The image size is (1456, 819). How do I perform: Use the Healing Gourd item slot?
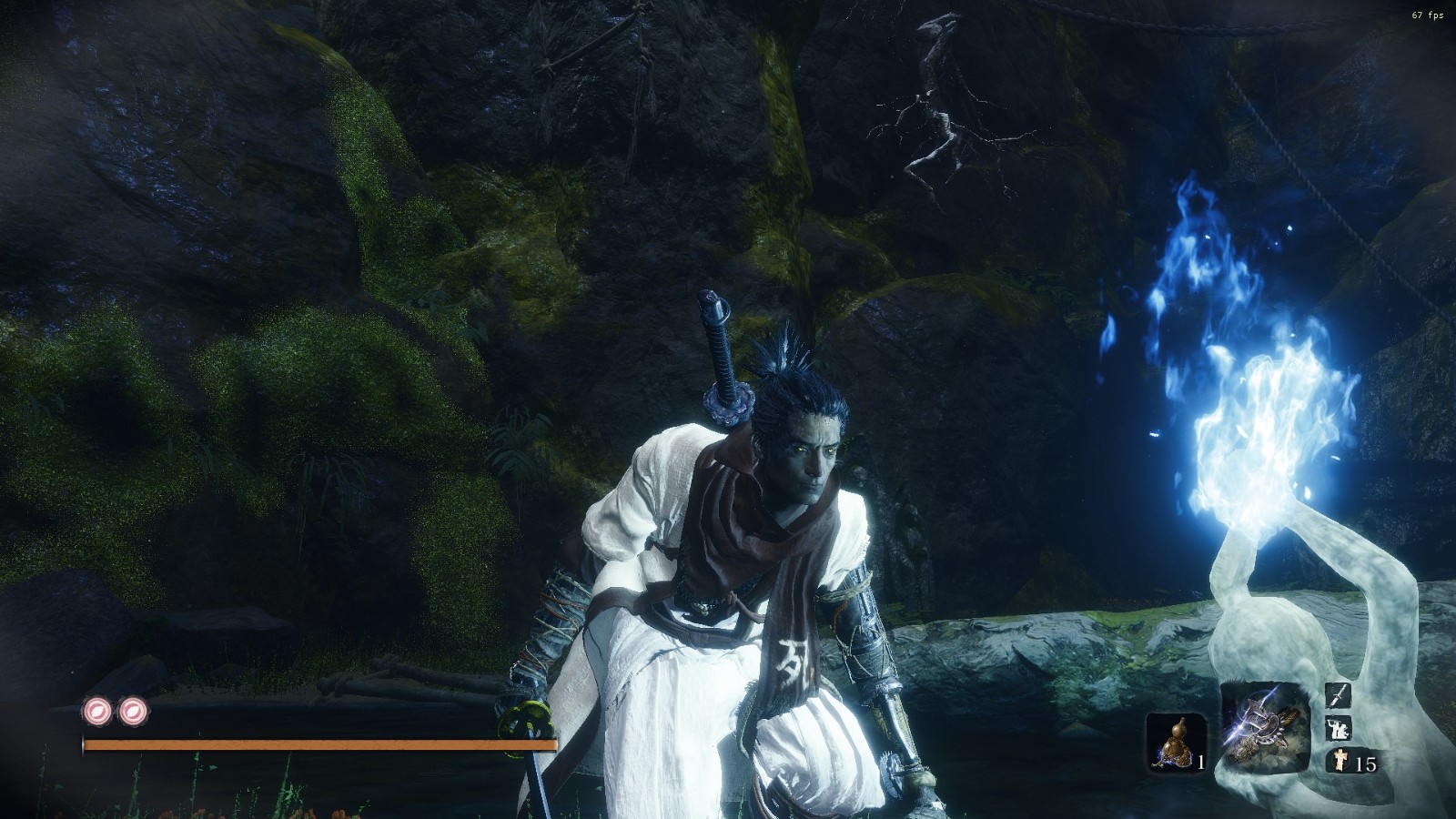click(x=1176, y=742)
